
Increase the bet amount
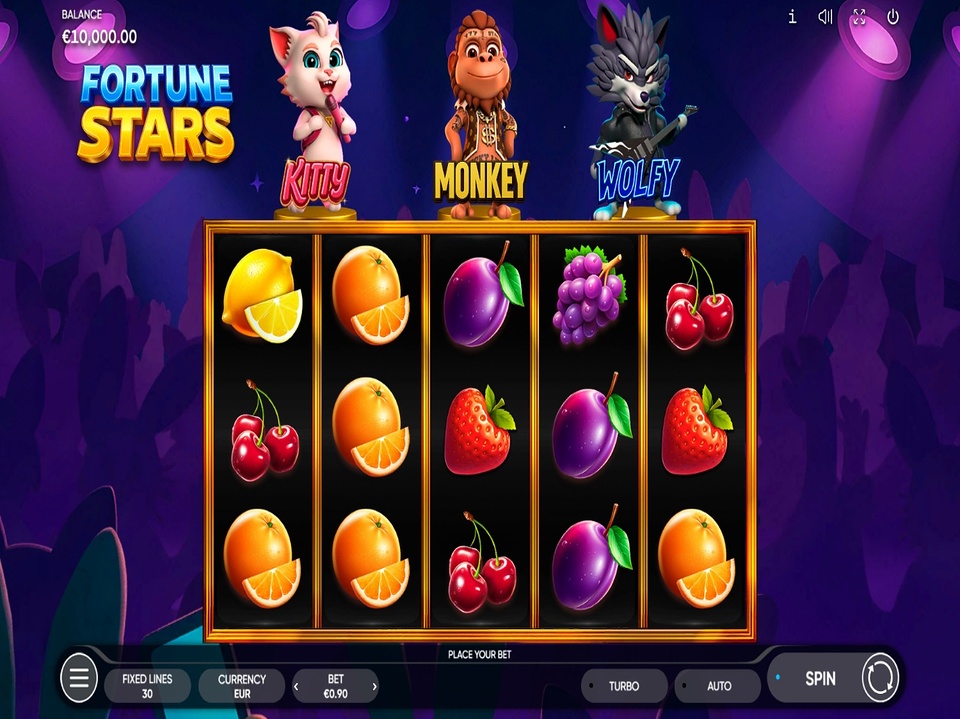[x=375, y=686]
